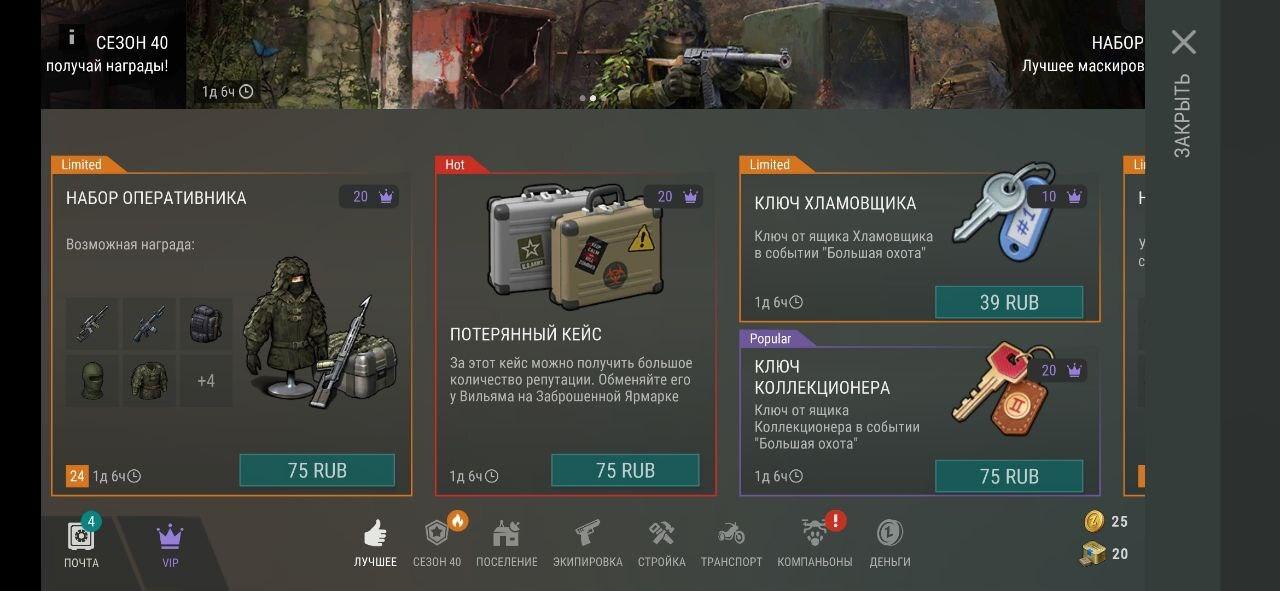Switch to the Сезон 40 tab
This screenshot has width=1280, height=591.
point(437,544)
